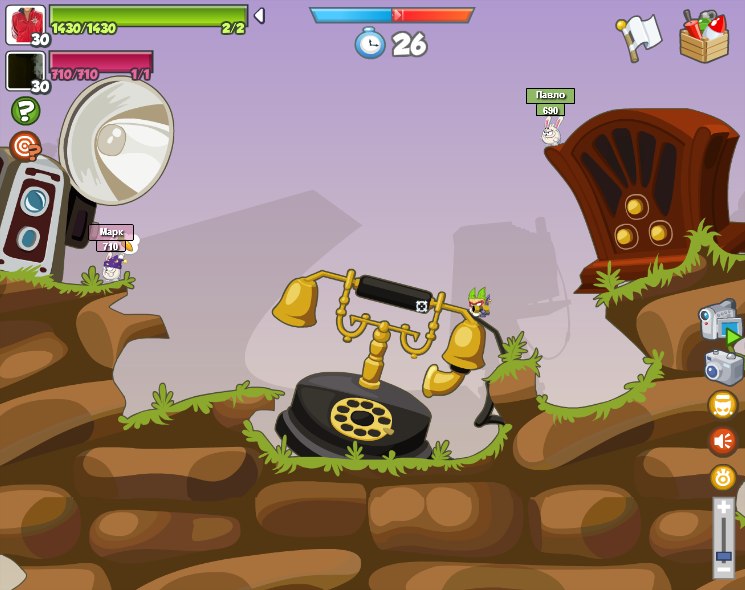The image size is (745, 590).
Task: Zoom in with the plus button
Action: (723, 507)
